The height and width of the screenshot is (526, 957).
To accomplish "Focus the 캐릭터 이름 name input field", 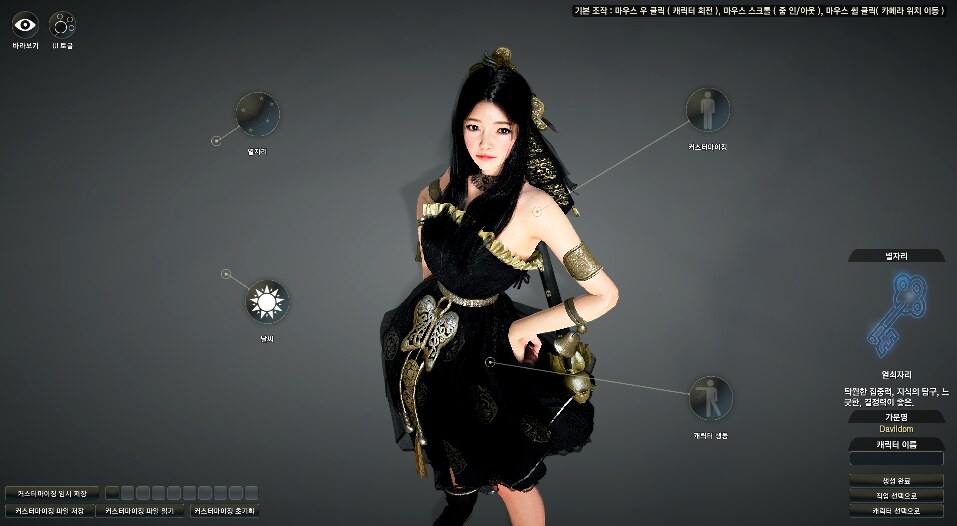I will (896, 459).
